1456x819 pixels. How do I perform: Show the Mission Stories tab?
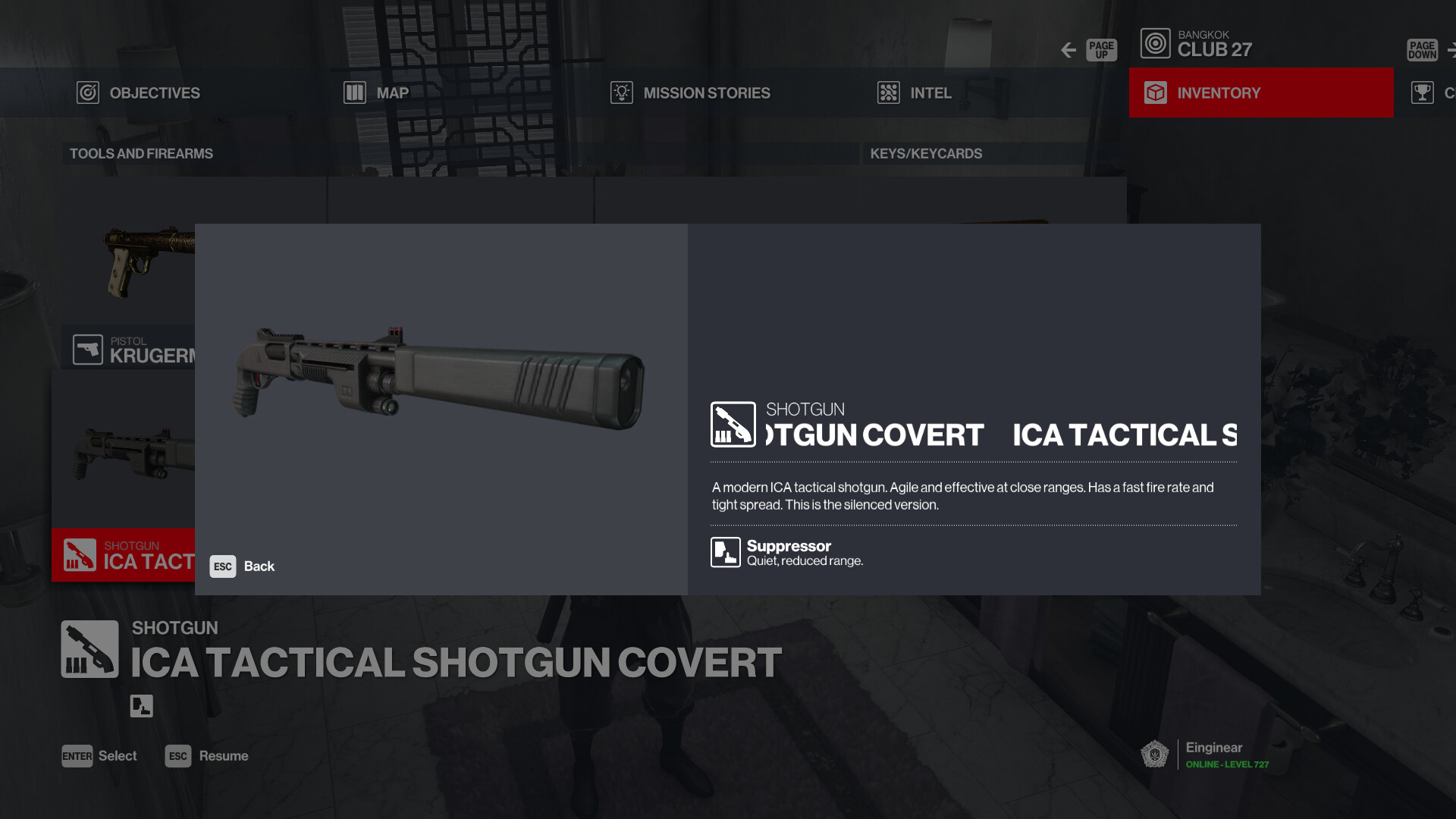(x=691, y=93)
